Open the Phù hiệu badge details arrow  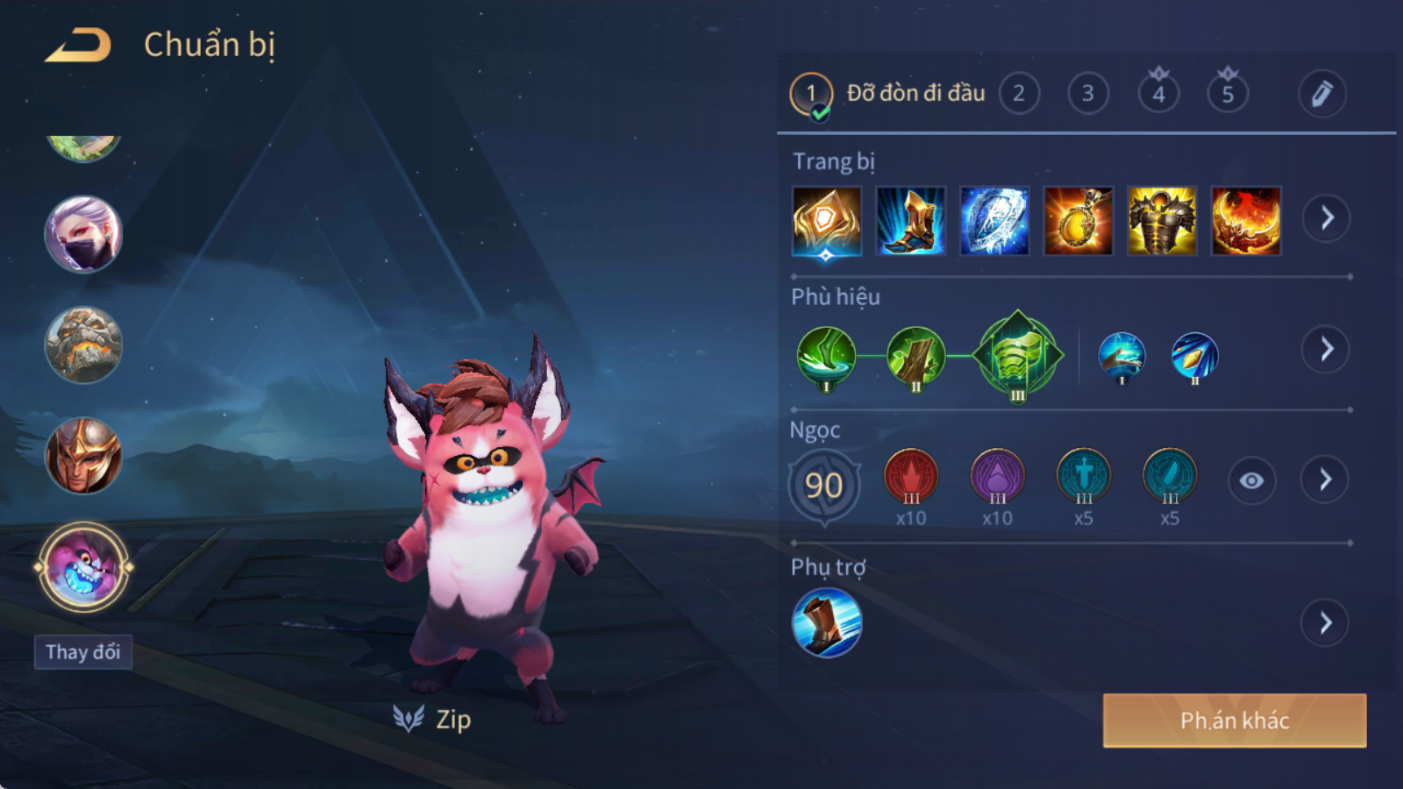(1326, 349)
